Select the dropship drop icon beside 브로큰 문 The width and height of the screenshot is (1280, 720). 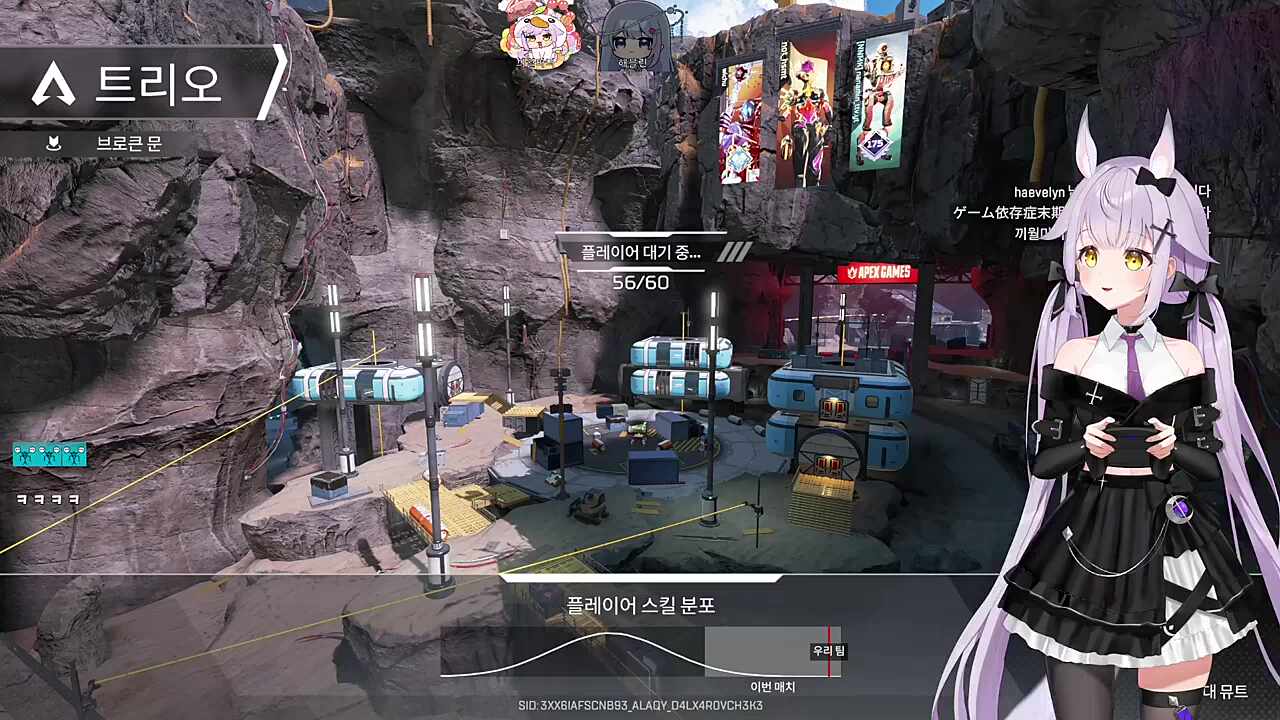pyautogui.click(x=54, y=143)
